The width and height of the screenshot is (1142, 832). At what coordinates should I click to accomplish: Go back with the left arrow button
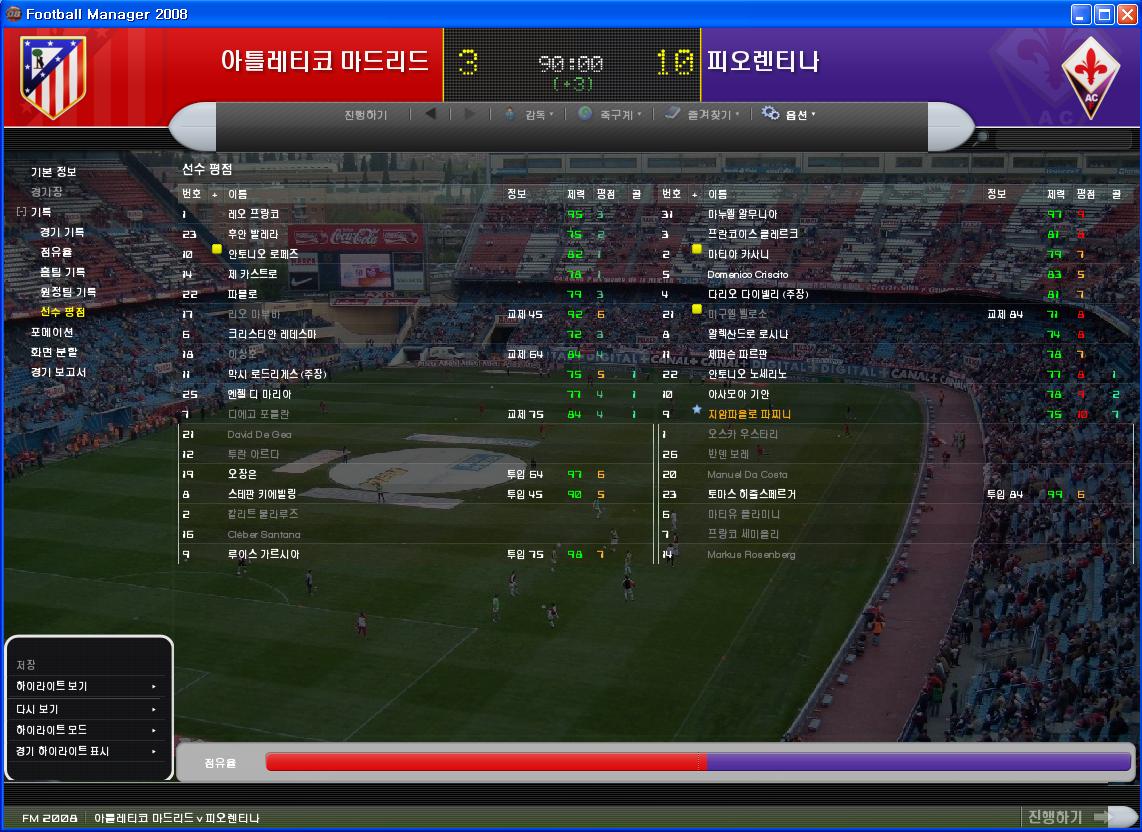pos(431,114)
